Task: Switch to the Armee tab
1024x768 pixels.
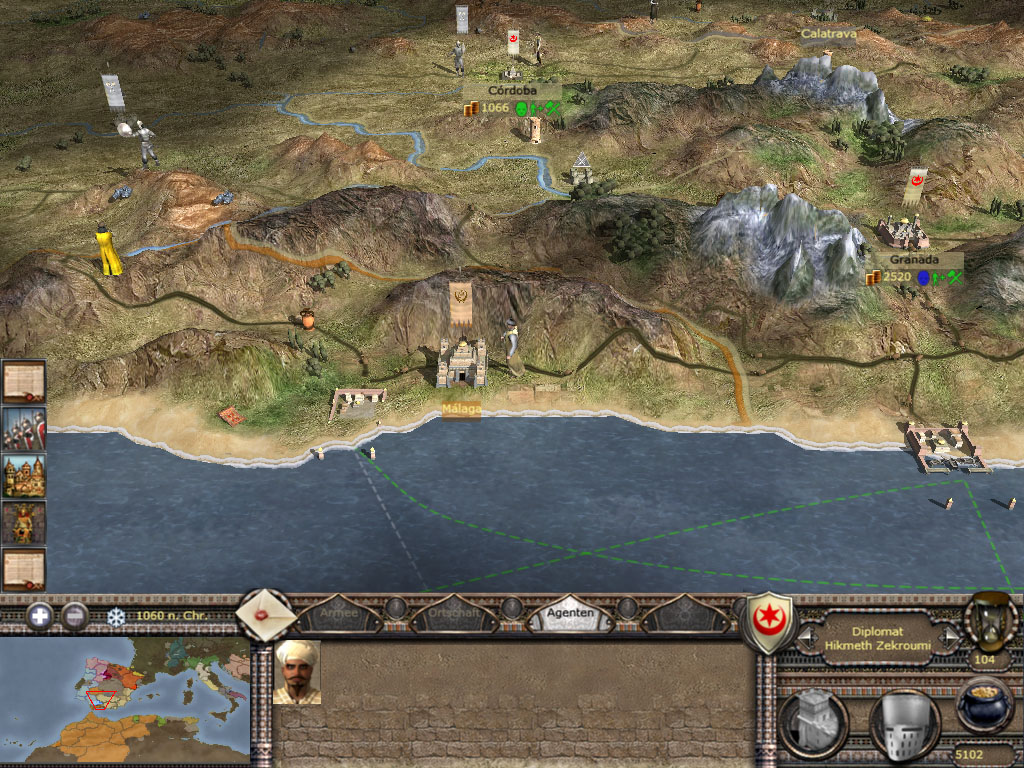Action: (x=338, y=613)
